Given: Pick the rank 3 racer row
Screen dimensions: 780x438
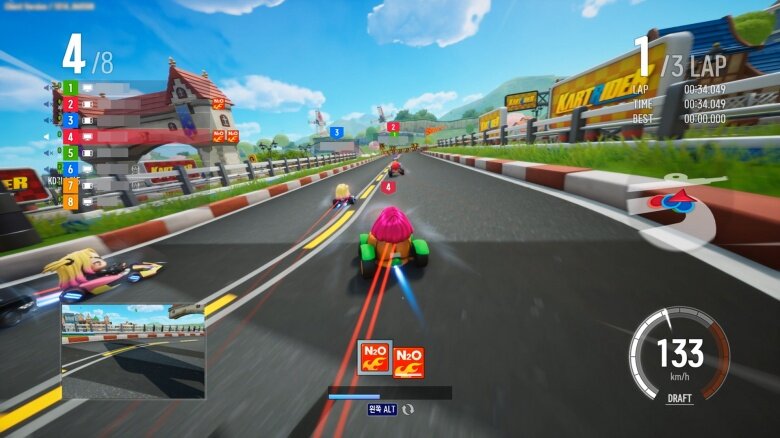Looking at the screenshot, I should click(x=100, y=120).
